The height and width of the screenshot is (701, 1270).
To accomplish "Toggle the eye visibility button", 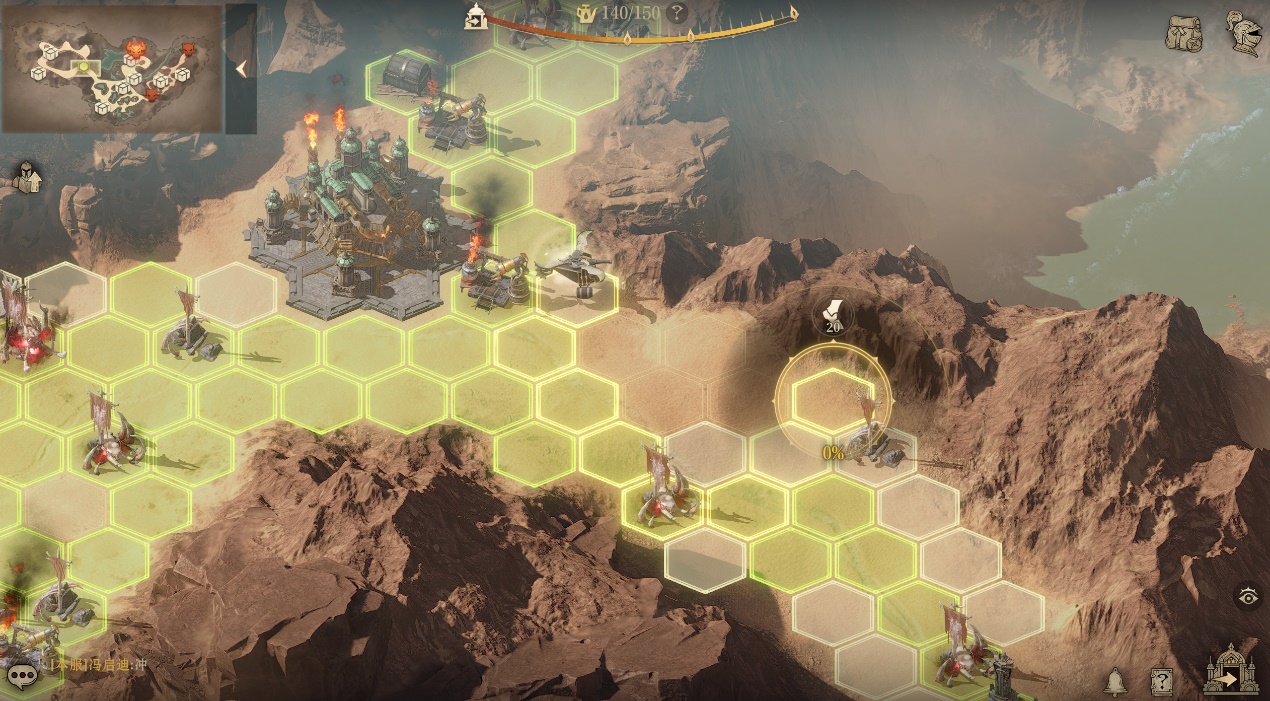I will [x=1248, y=597].
